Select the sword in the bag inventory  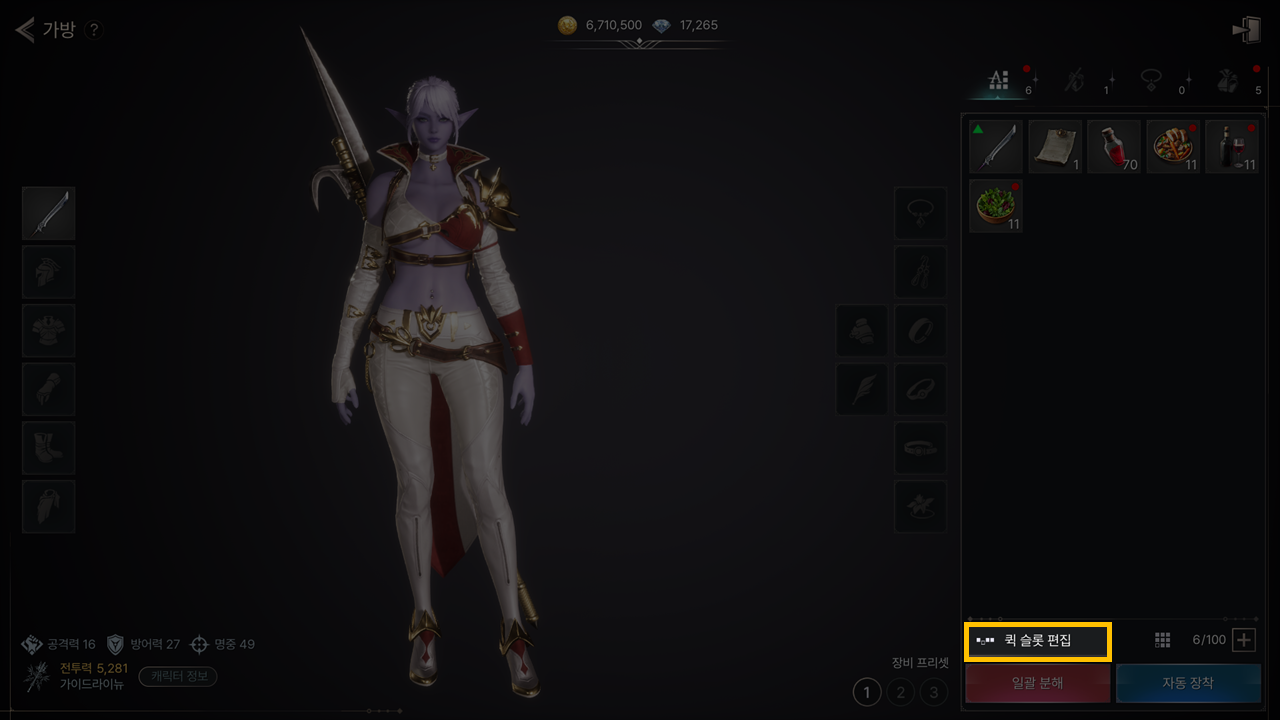(x=996, y=147)
